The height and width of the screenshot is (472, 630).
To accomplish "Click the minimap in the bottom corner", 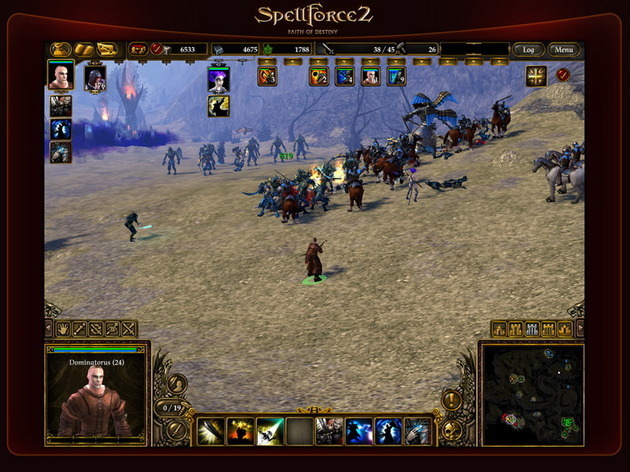I will 532,394.
